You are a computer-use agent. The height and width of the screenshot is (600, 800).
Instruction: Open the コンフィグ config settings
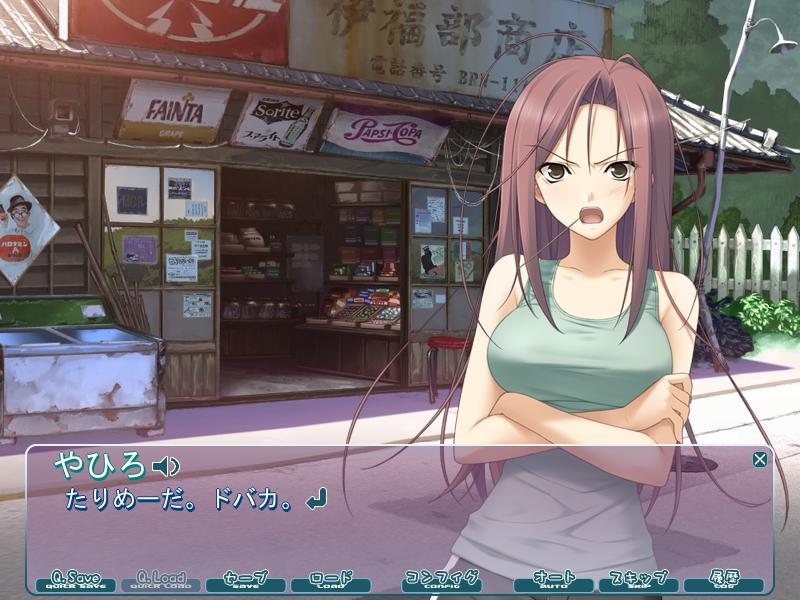pos(441,580)
